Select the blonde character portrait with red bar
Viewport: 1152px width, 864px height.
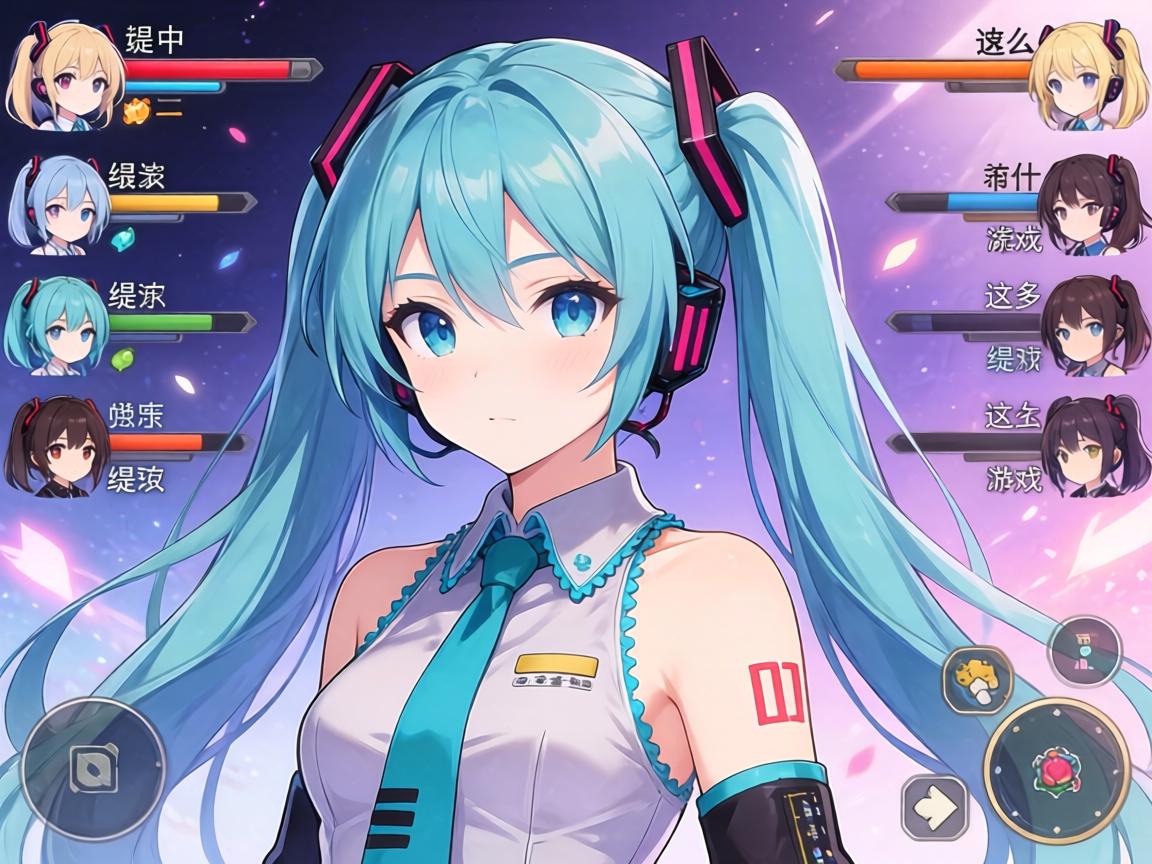[x=64, y=78]
